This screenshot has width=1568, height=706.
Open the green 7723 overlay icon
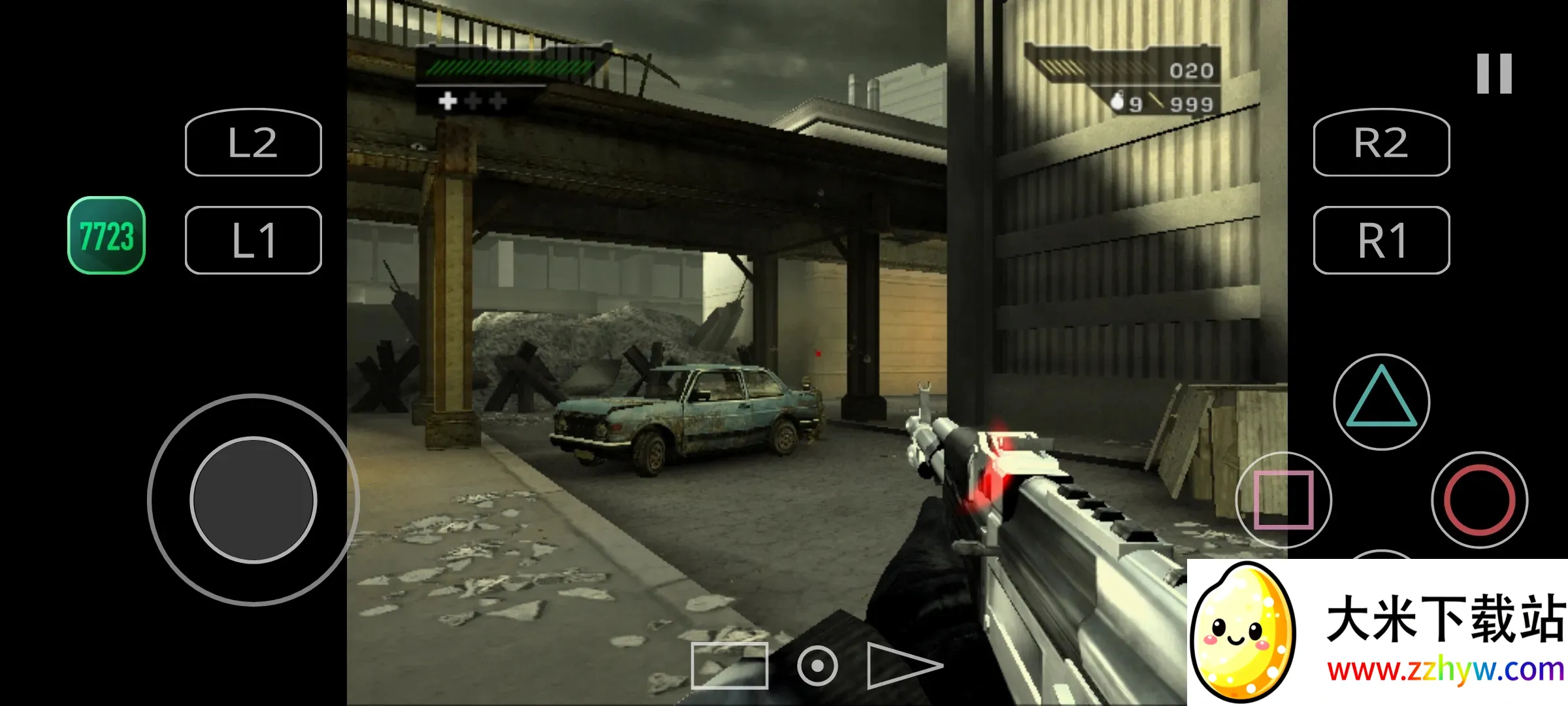pos(106,235)
